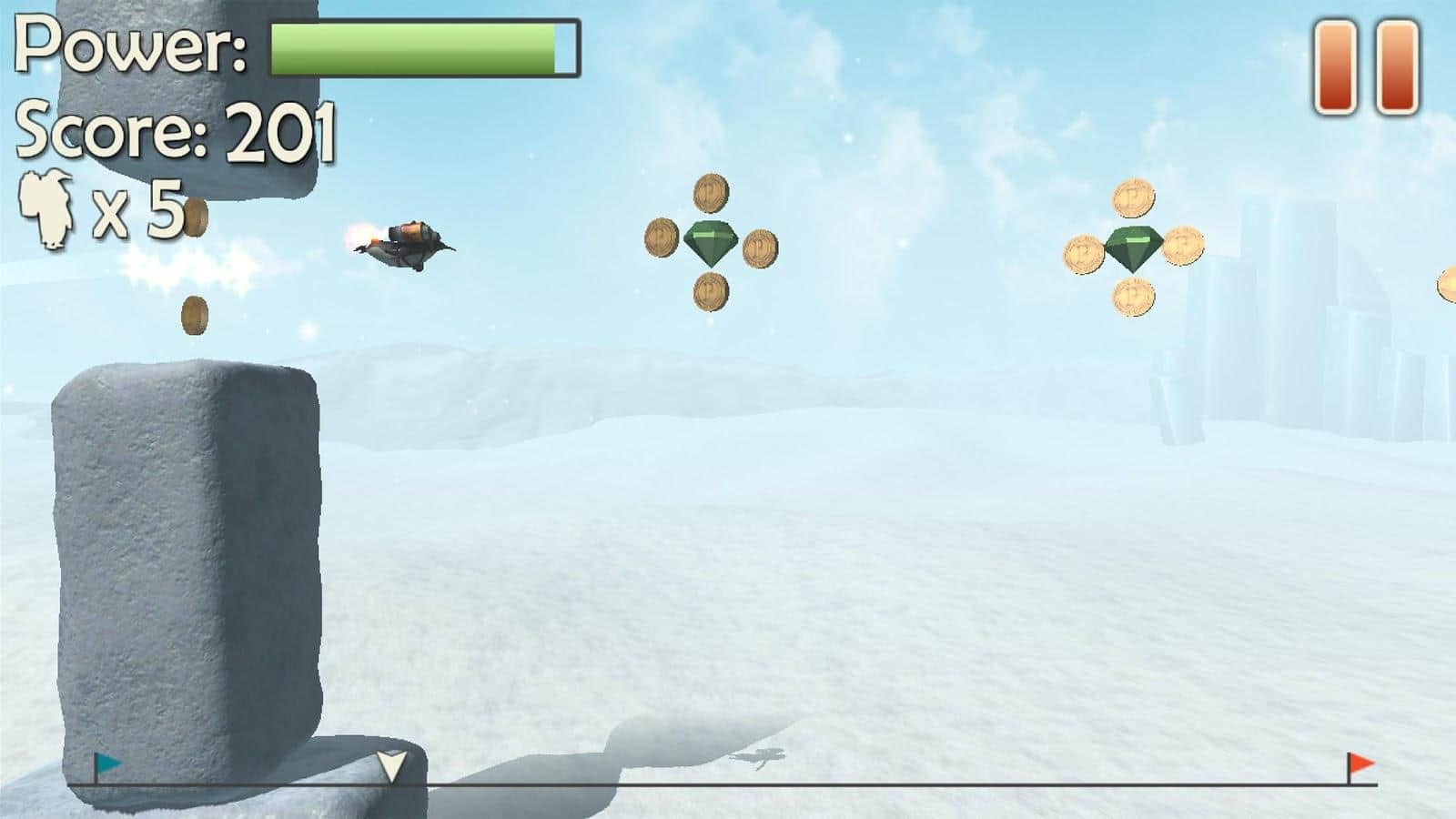Click the green Power bar fill
Viewport: 1456px width, 819px height.
pyautogui.click(x=409, y=50)
